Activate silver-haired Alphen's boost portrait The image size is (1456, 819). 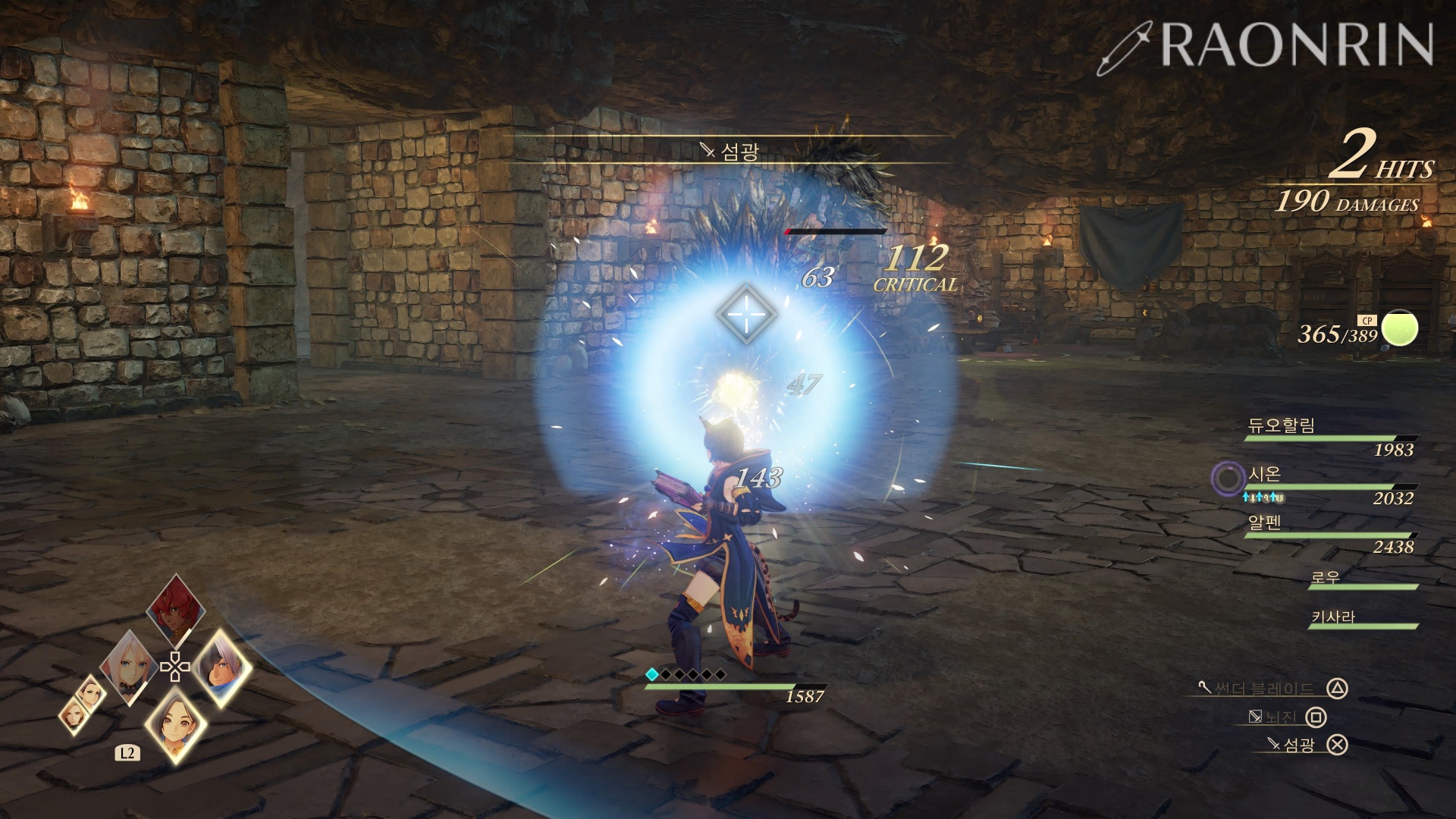pyautogui.click(x=223, y=667)
